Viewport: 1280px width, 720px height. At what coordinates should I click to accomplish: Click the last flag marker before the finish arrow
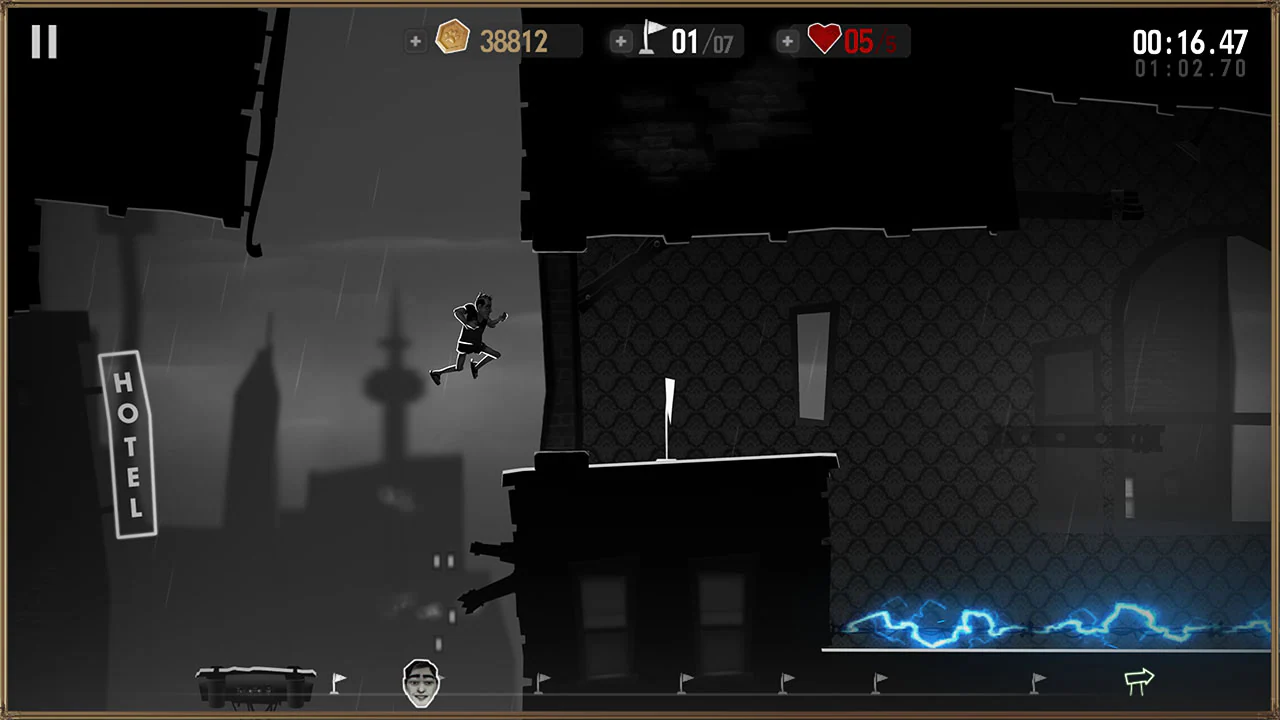coord(1038,681)
